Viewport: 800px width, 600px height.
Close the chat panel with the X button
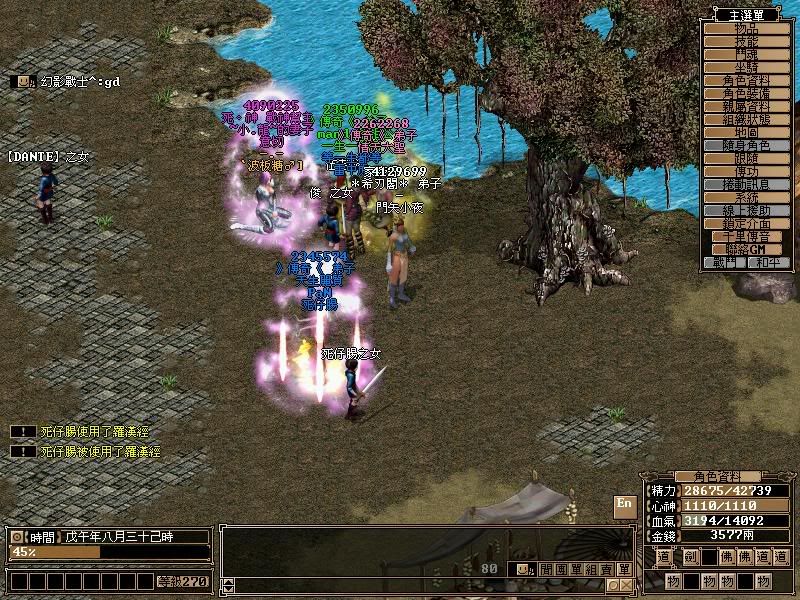pos(625,585)
